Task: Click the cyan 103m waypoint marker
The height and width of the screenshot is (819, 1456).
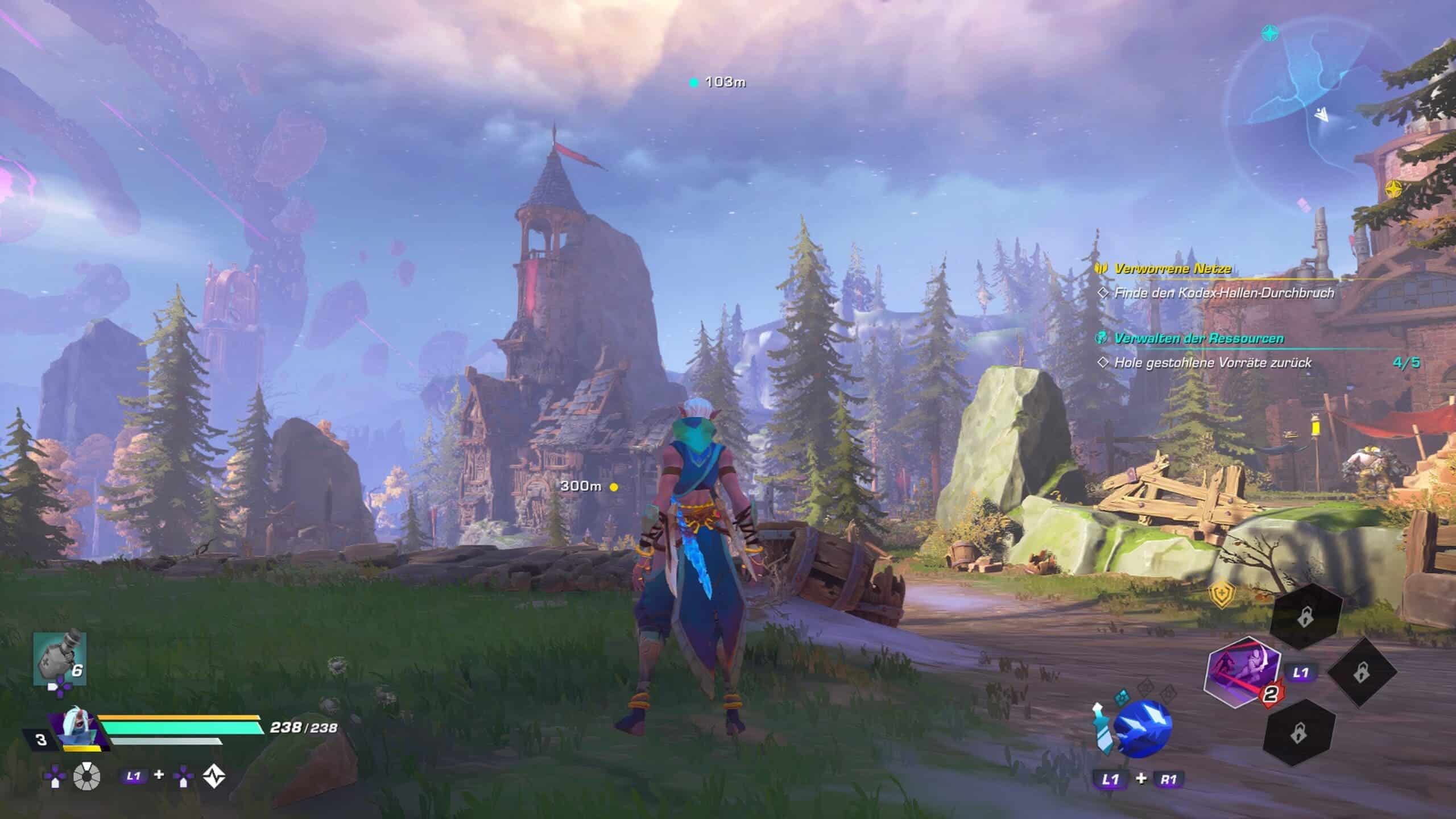Action: click(x=693, y=83)
